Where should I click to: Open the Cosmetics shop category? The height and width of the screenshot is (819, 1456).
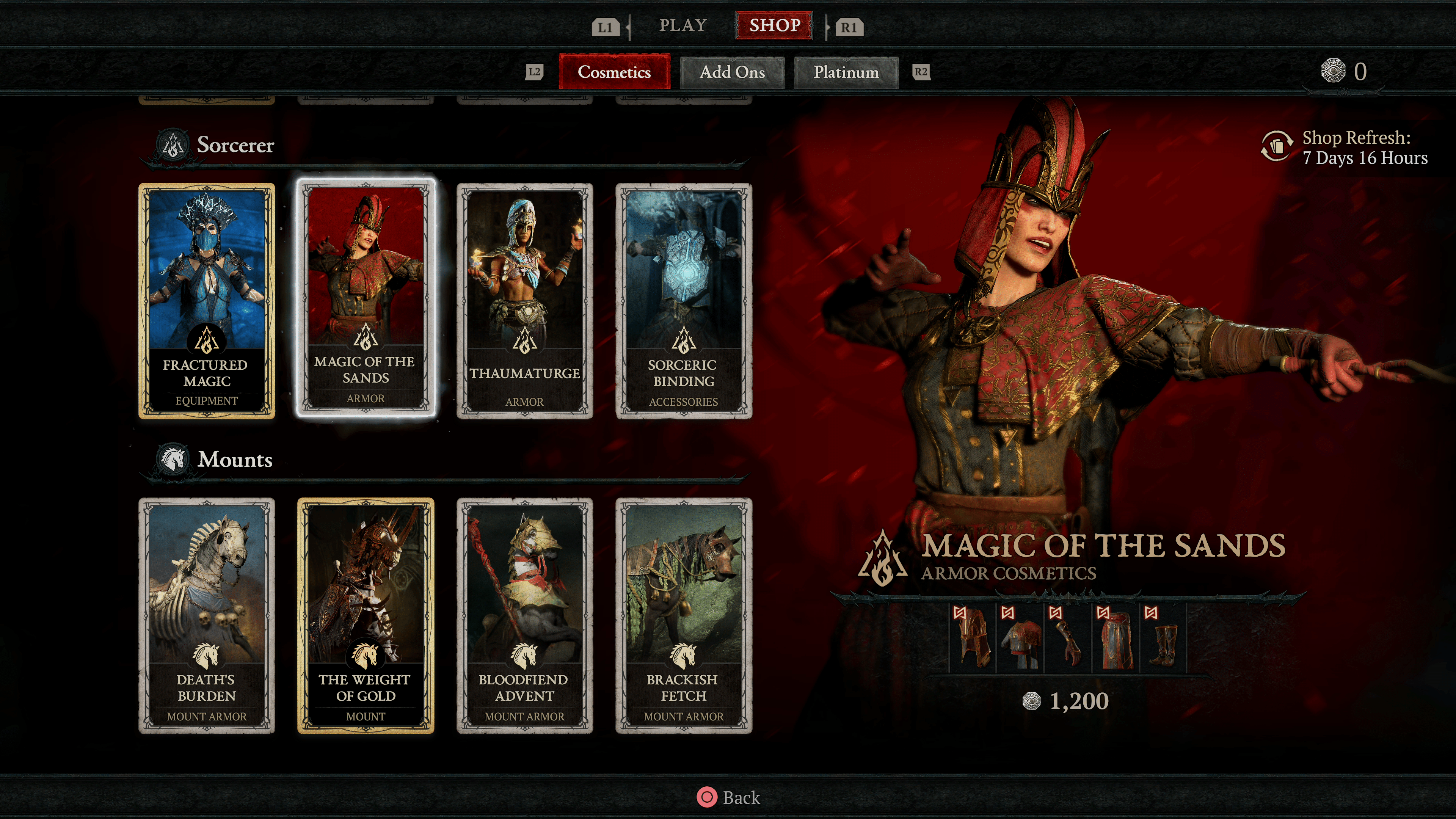614,72
